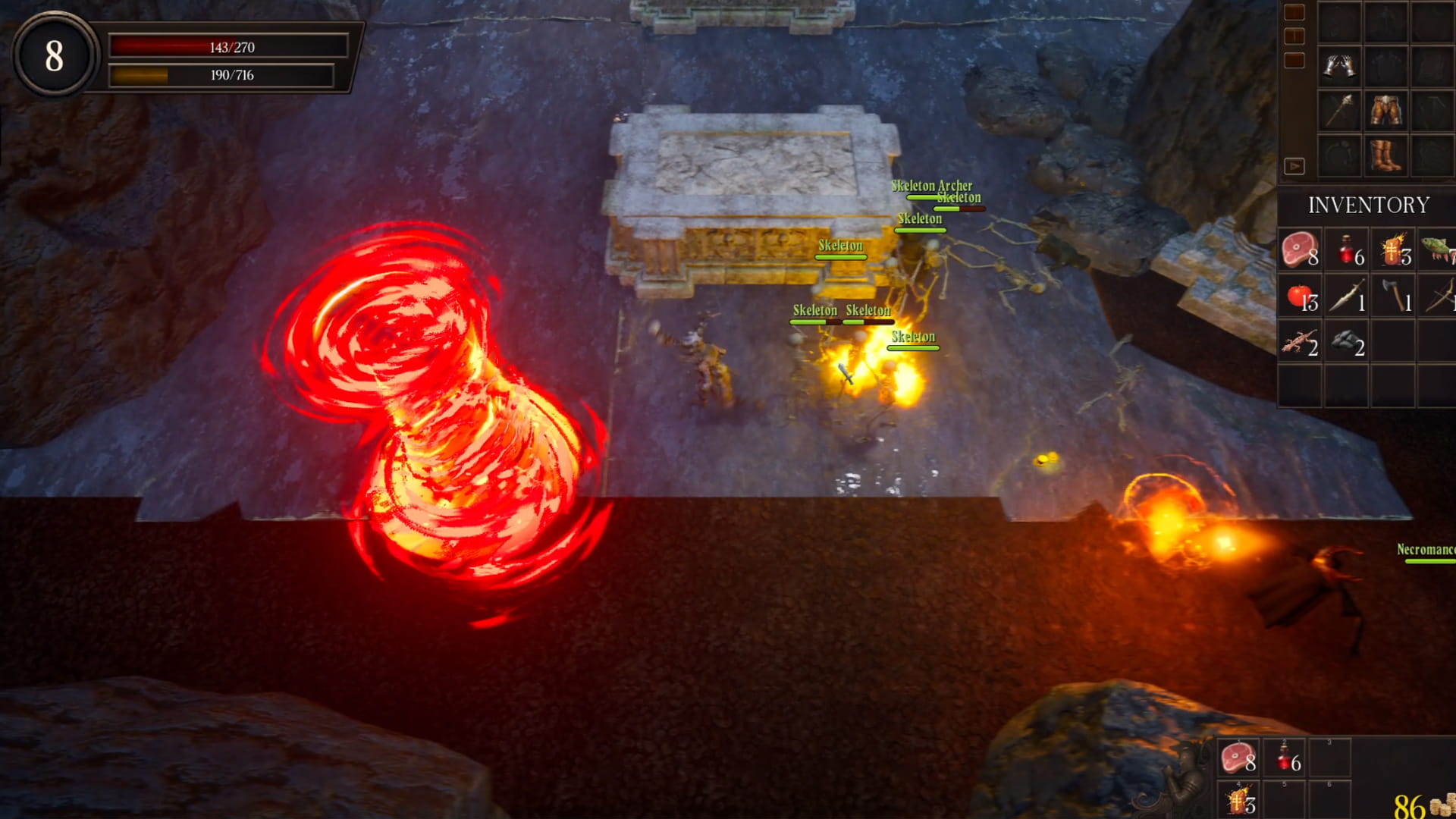1456x819 pixels.
Task: Choose the coal lumps in inventory
Action: 1348,342
